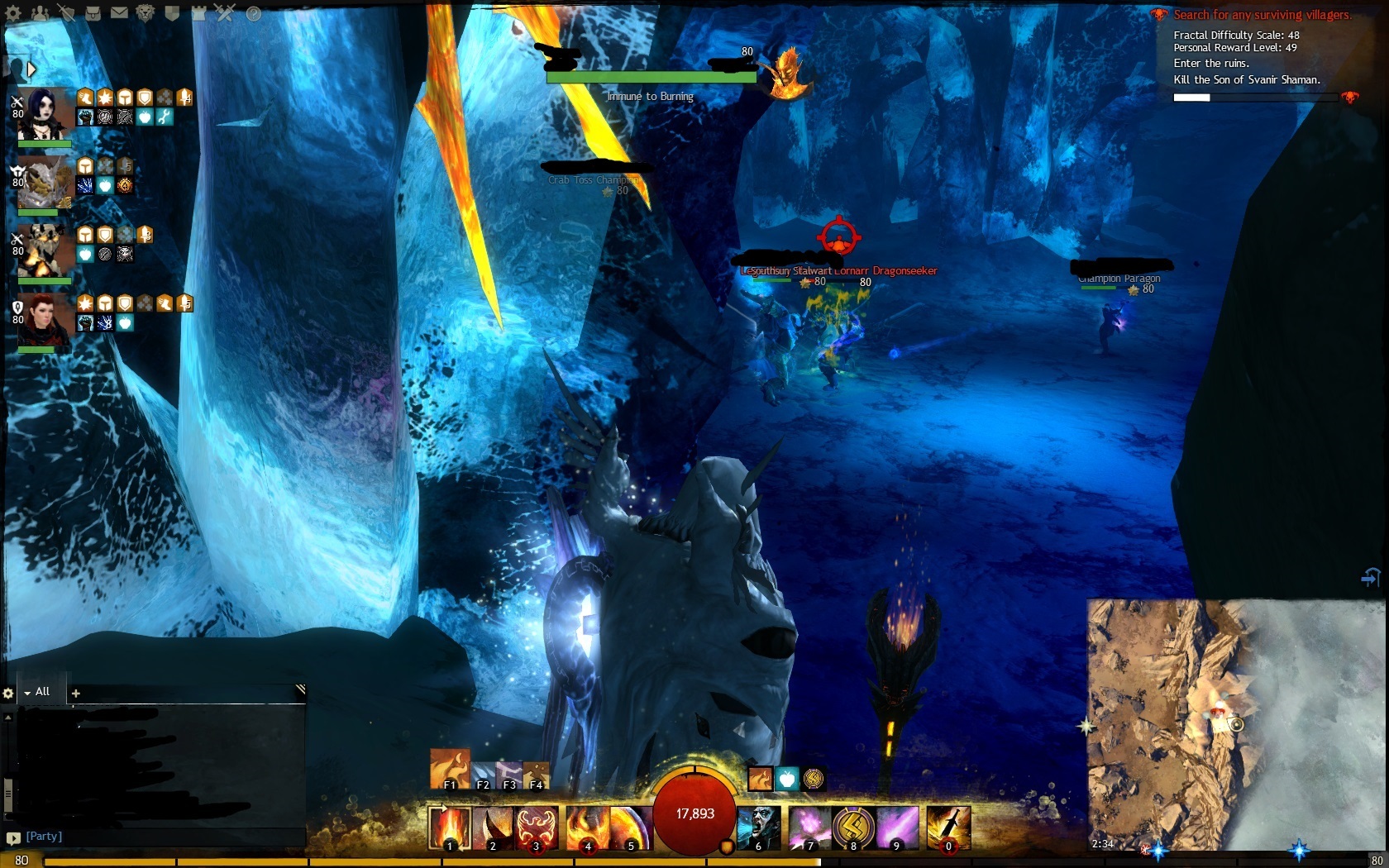Use healing skill 6 with screaming face icon
The image size is (1389, 868).
(x=758, y=828)
